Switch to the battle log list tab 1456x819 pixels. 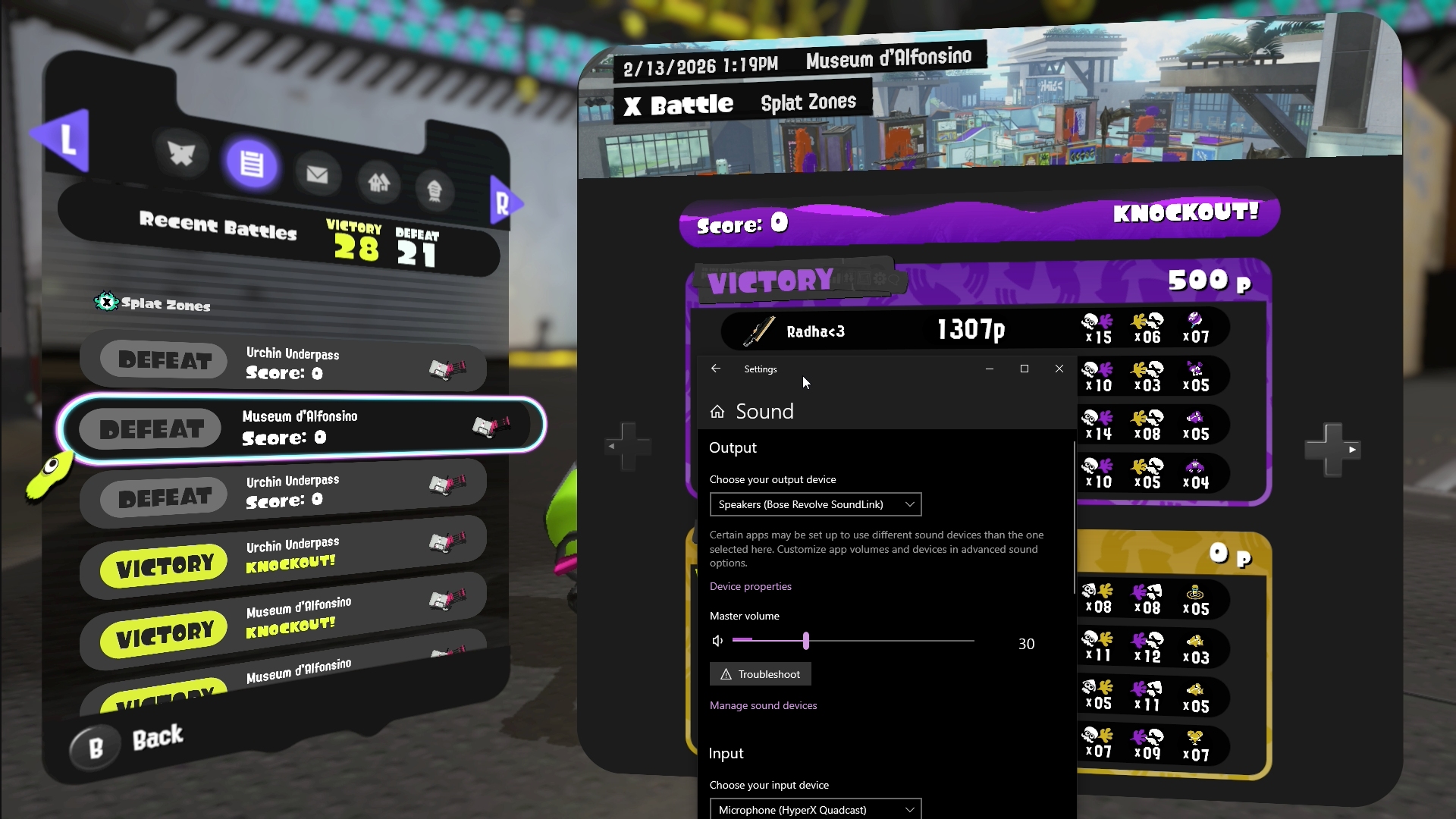pyautogui.click(x=252, y=163)
